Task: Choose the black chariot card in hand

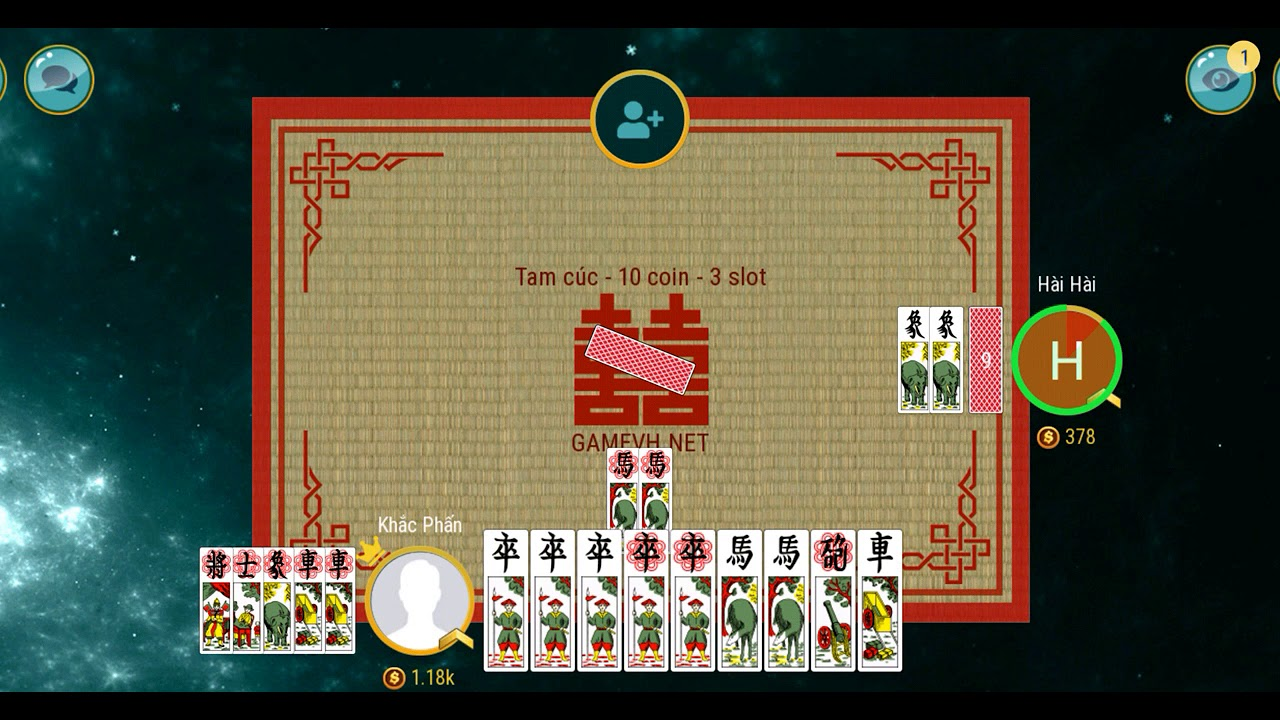Action: 880,600
